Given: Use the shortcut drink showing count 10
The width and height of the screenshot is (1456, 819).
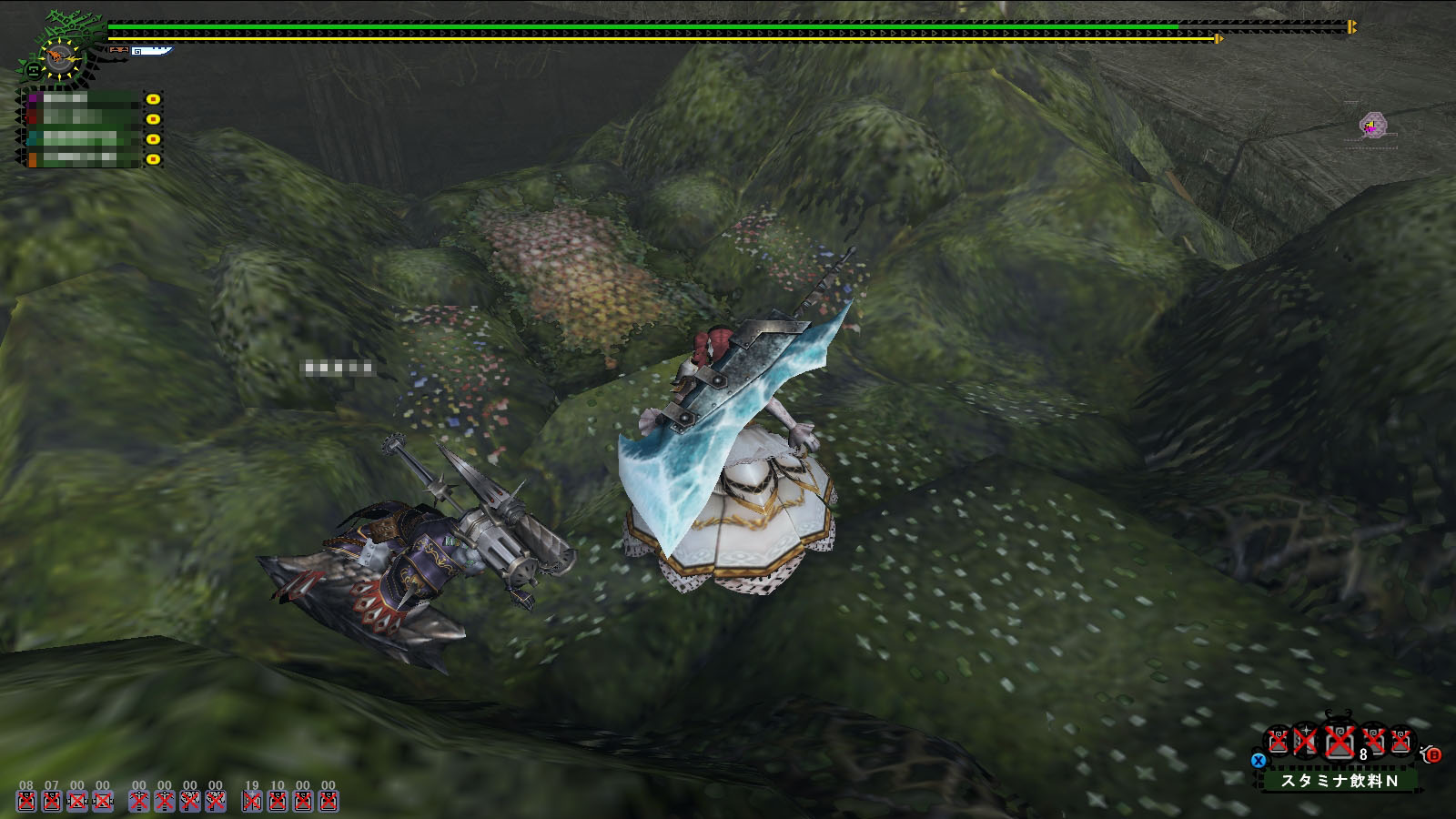Looking at the screenshot, I should pos(278,801).
